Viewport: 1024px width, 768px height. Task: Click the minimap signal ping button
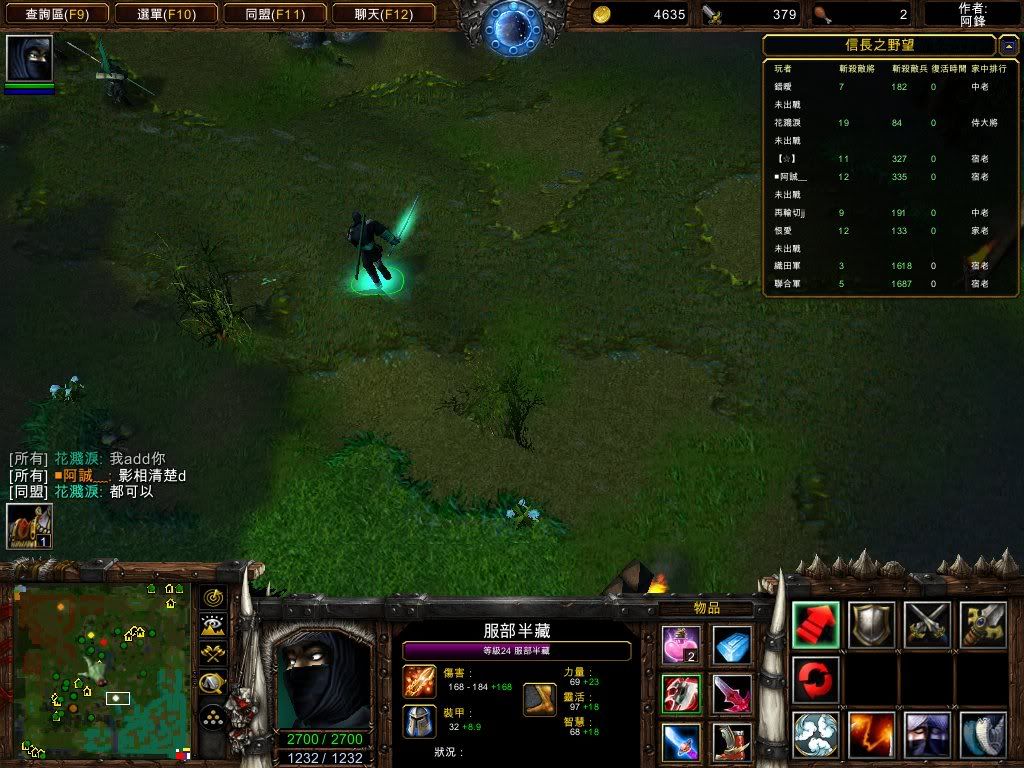(x=213, y=597)
